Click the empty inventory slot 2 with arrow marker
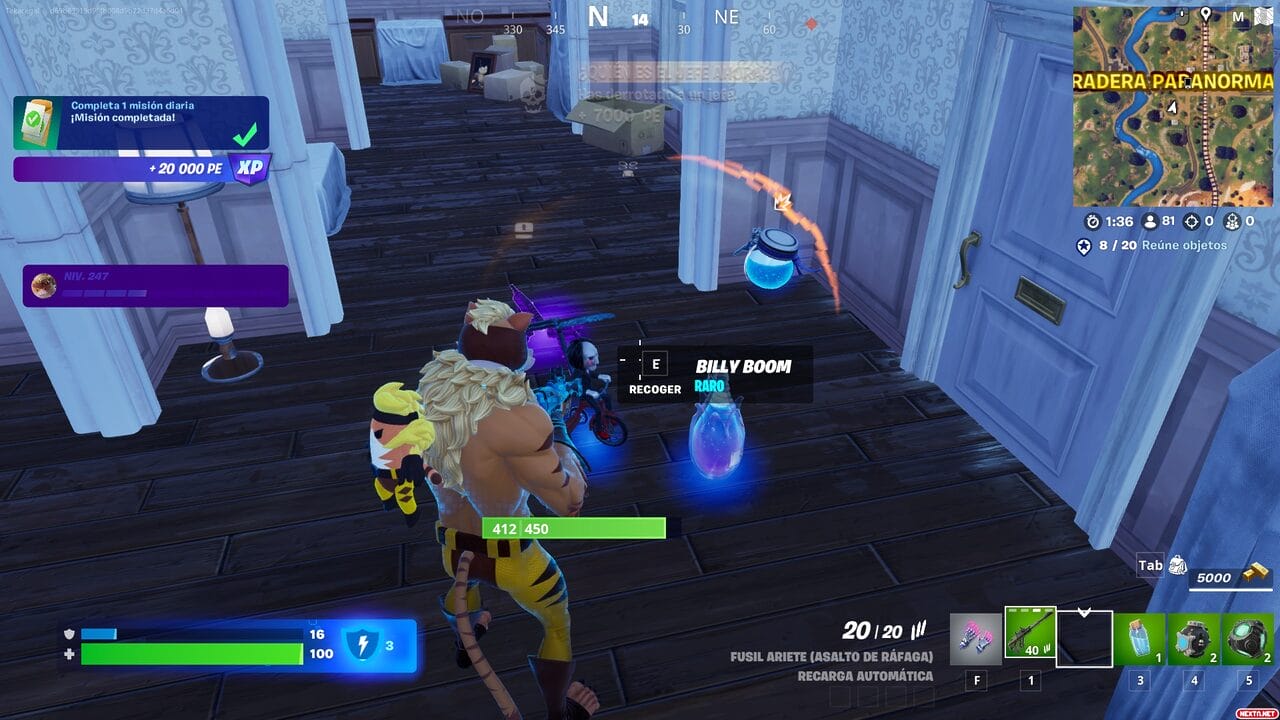 click(1084, 638)
